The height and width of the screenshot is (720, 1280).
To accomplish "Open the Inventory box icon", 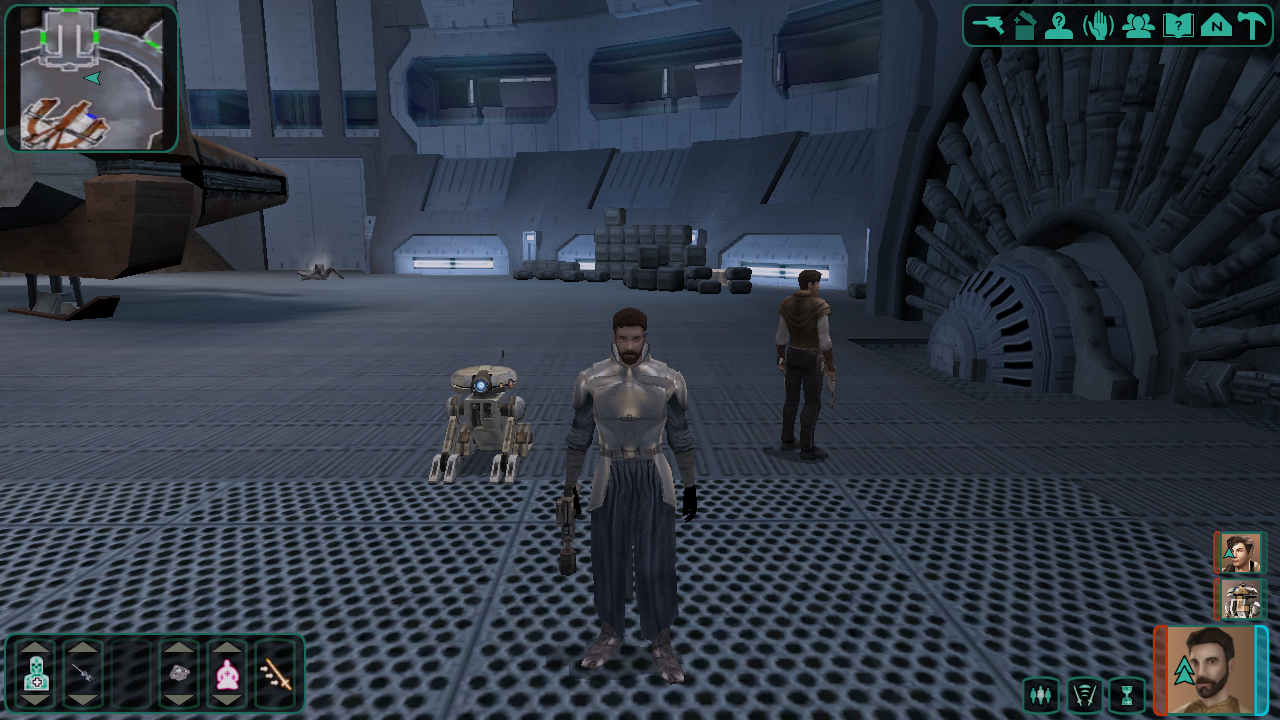I will click(1023, 25).
